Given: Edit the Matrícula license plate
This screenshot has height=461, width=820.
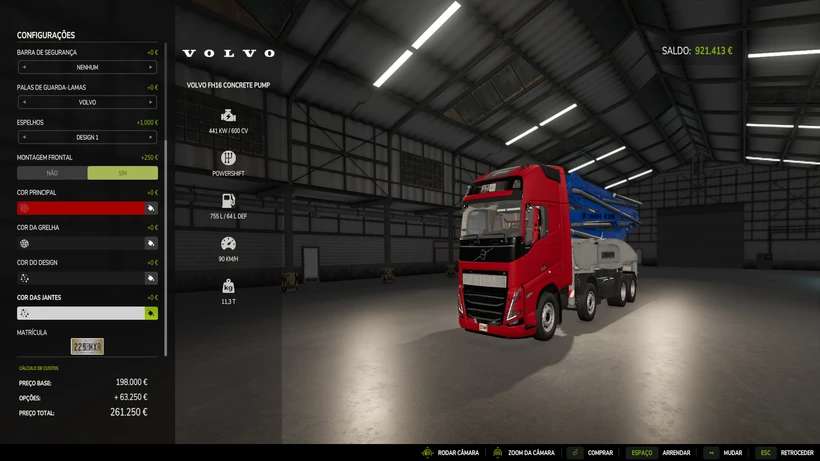Looking at the screenshot, I should (87, 346).
